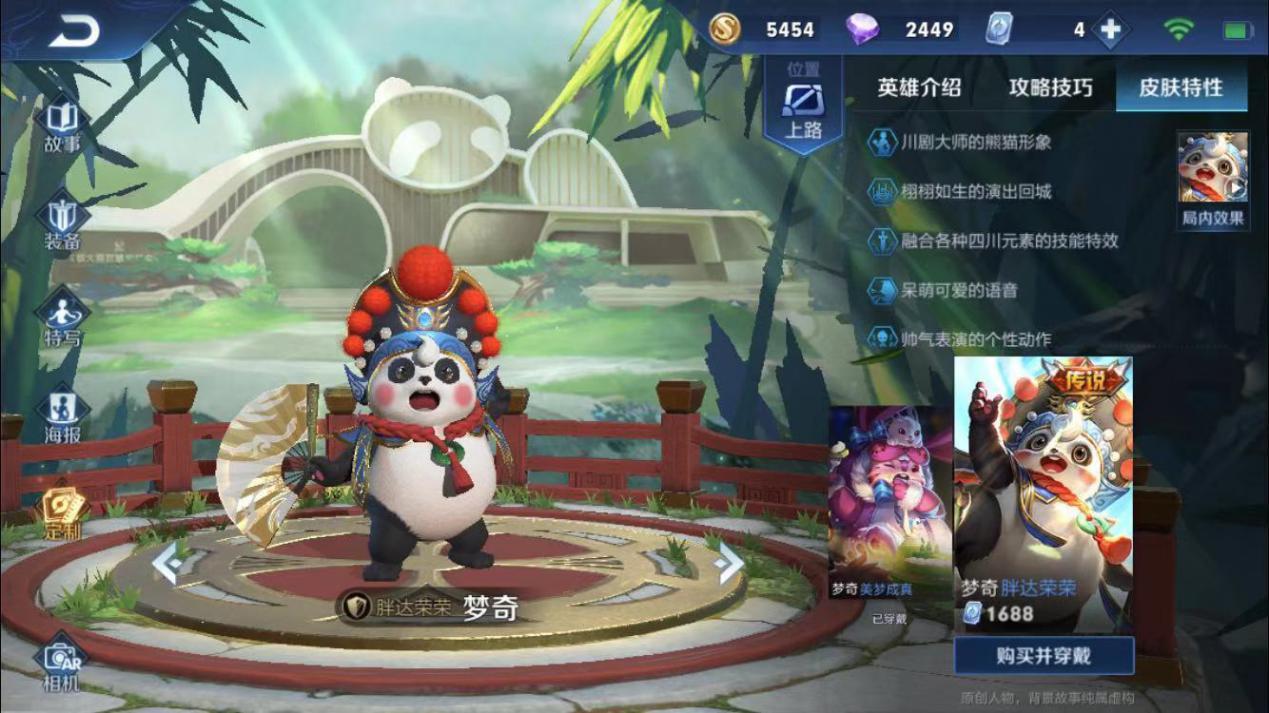Open the 故事 story section
The image size is (1269, 713).
click(62, 125)
